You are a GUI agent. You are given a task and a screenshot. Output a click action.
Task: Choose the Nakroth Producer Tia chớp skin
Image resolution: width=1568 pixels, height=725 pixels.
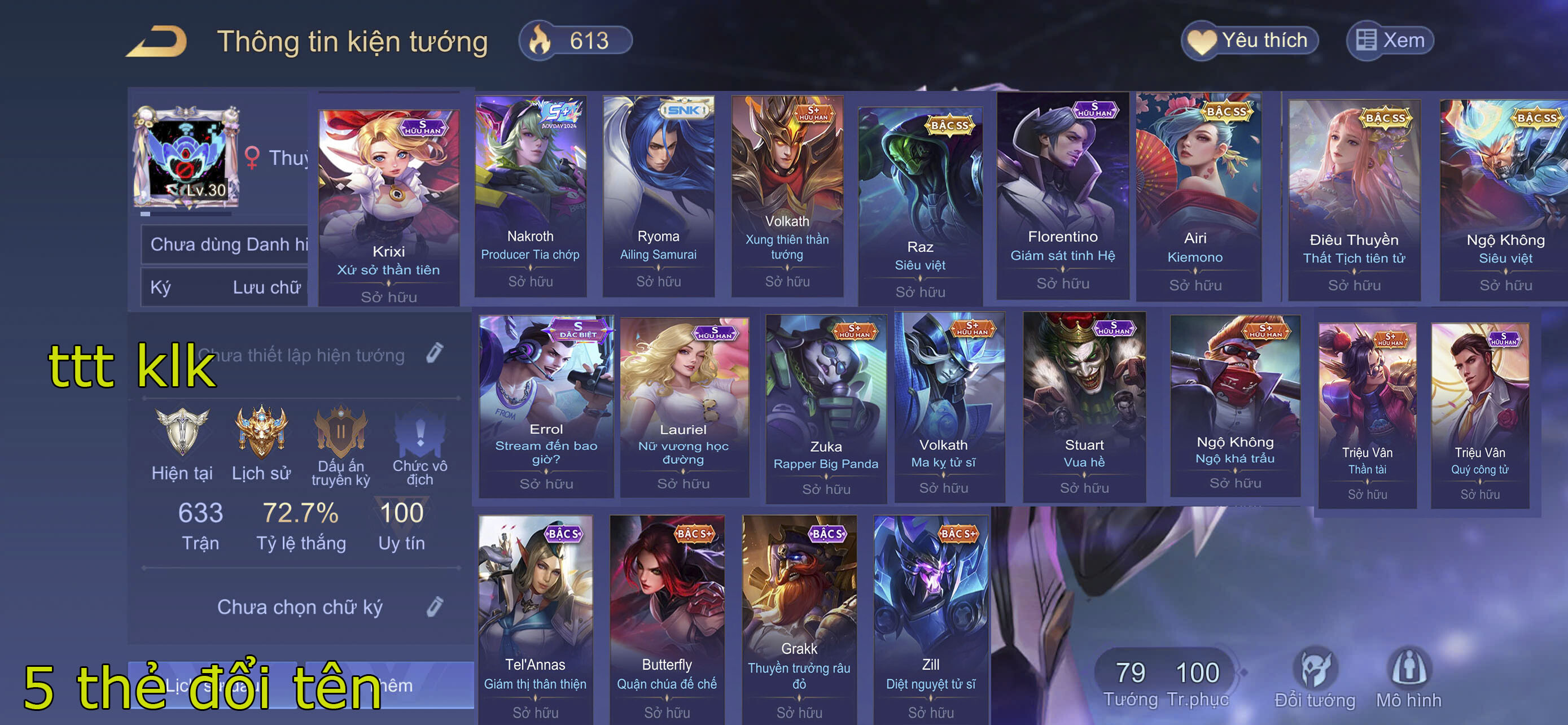pyautogui.click(x=530, y=196)
